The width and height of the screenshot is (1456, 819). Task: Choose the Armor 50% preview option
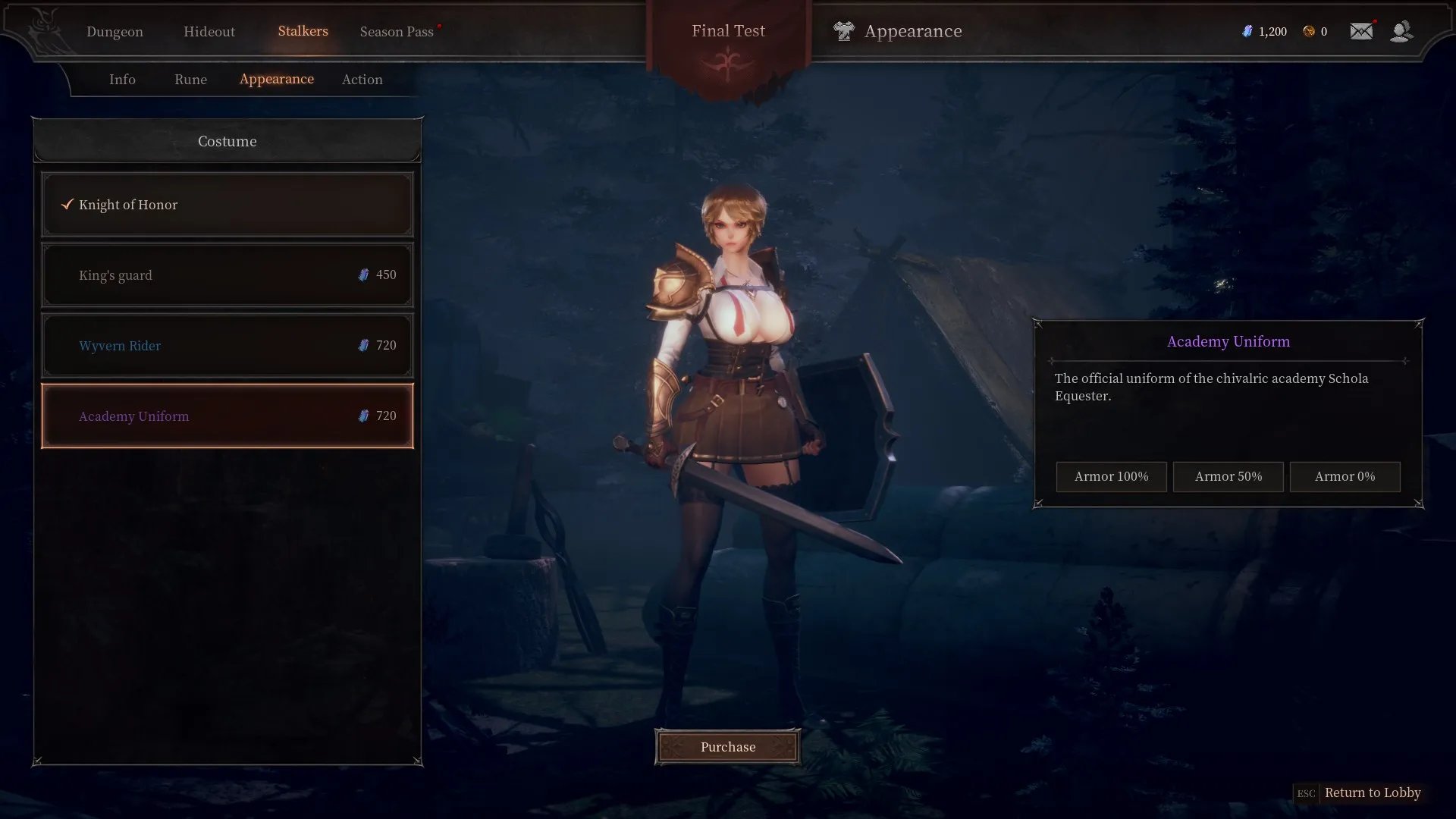[1228, 477]
